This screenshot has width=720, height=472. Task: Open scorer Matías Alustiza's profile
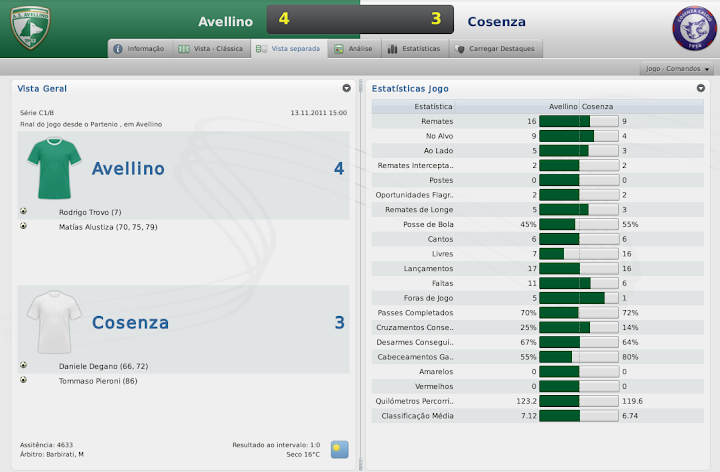(x=108, y=227)
